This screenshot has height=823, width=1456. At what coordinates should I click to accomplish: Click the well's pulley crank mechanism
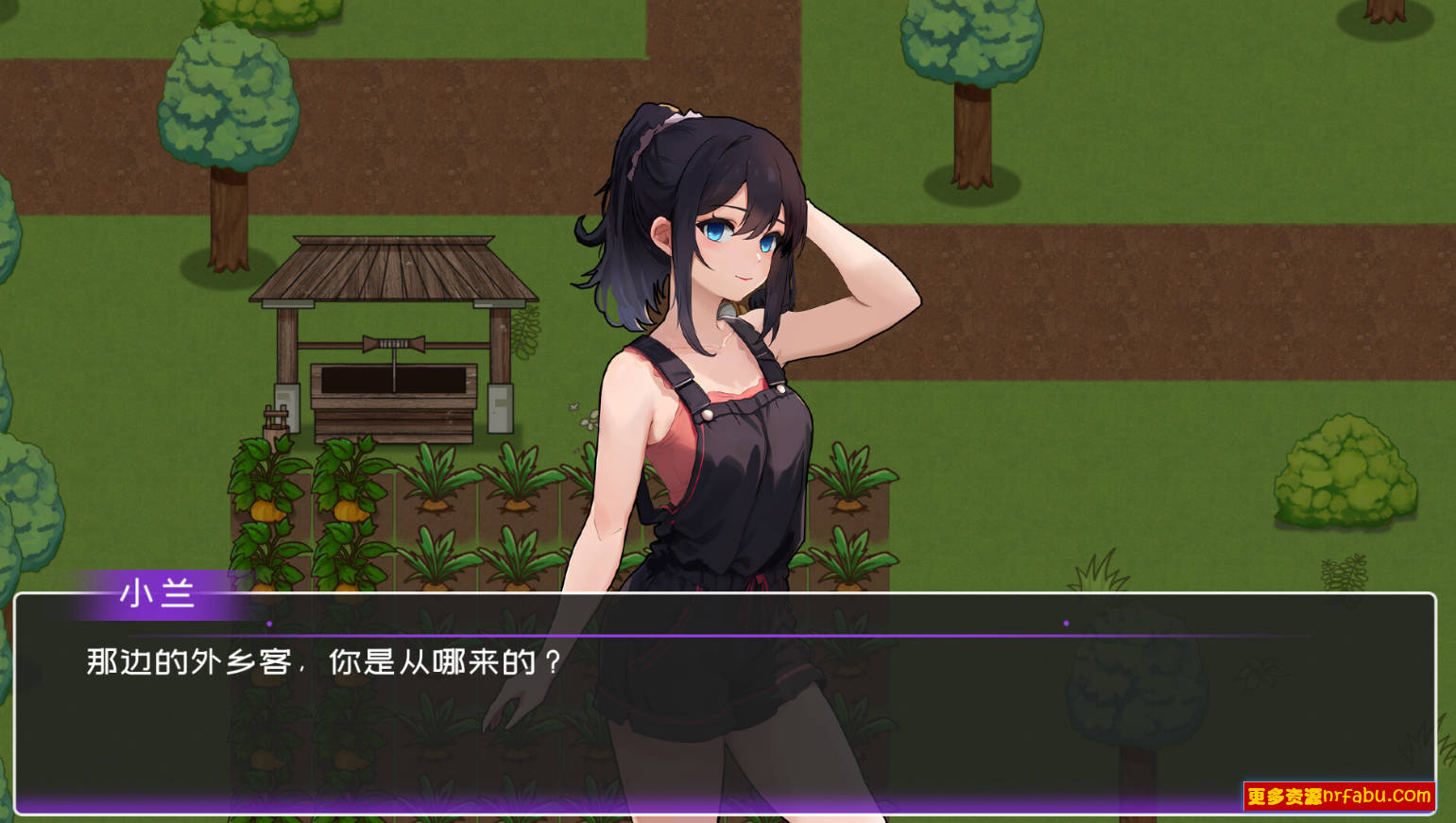point(394,343)
